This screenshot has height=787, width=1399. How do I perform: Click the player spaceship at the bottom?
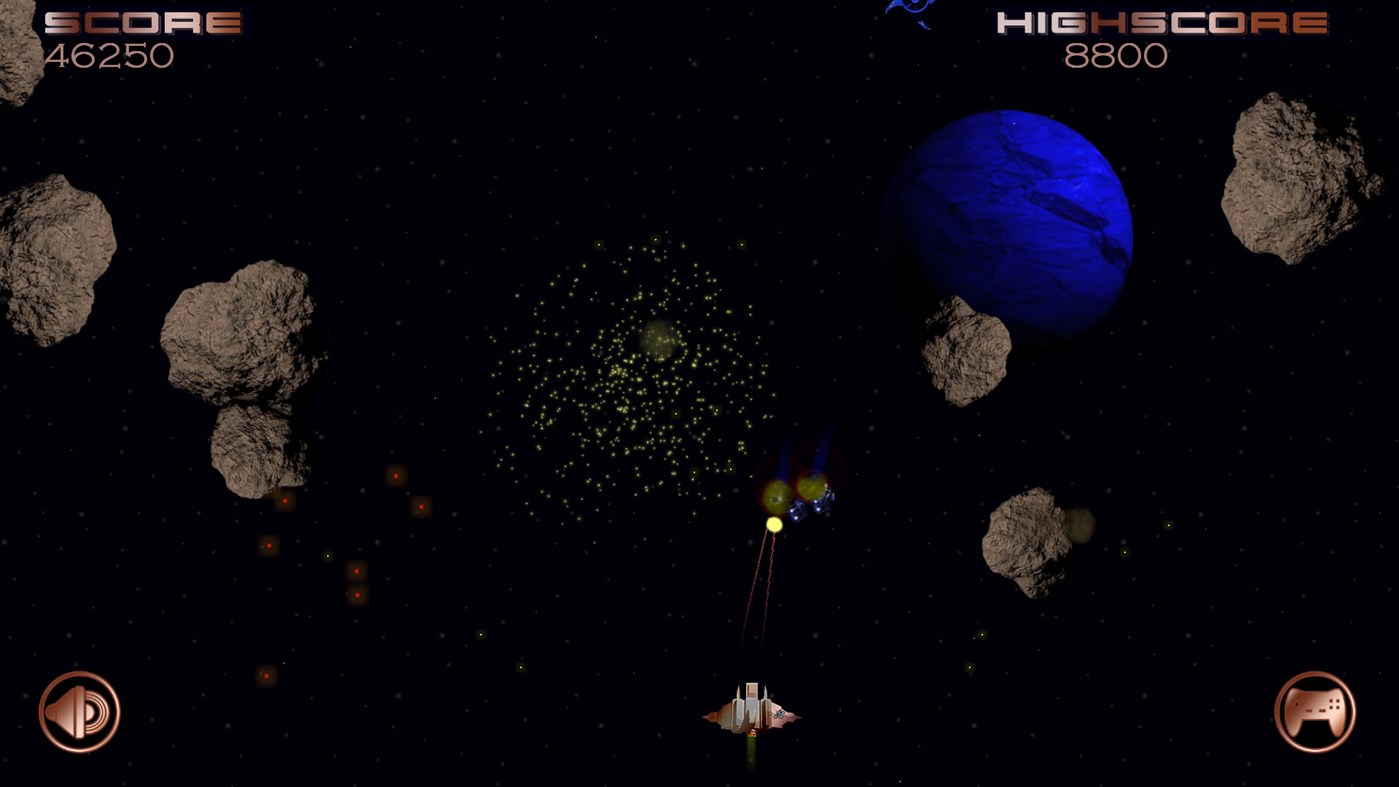[750, 710]
